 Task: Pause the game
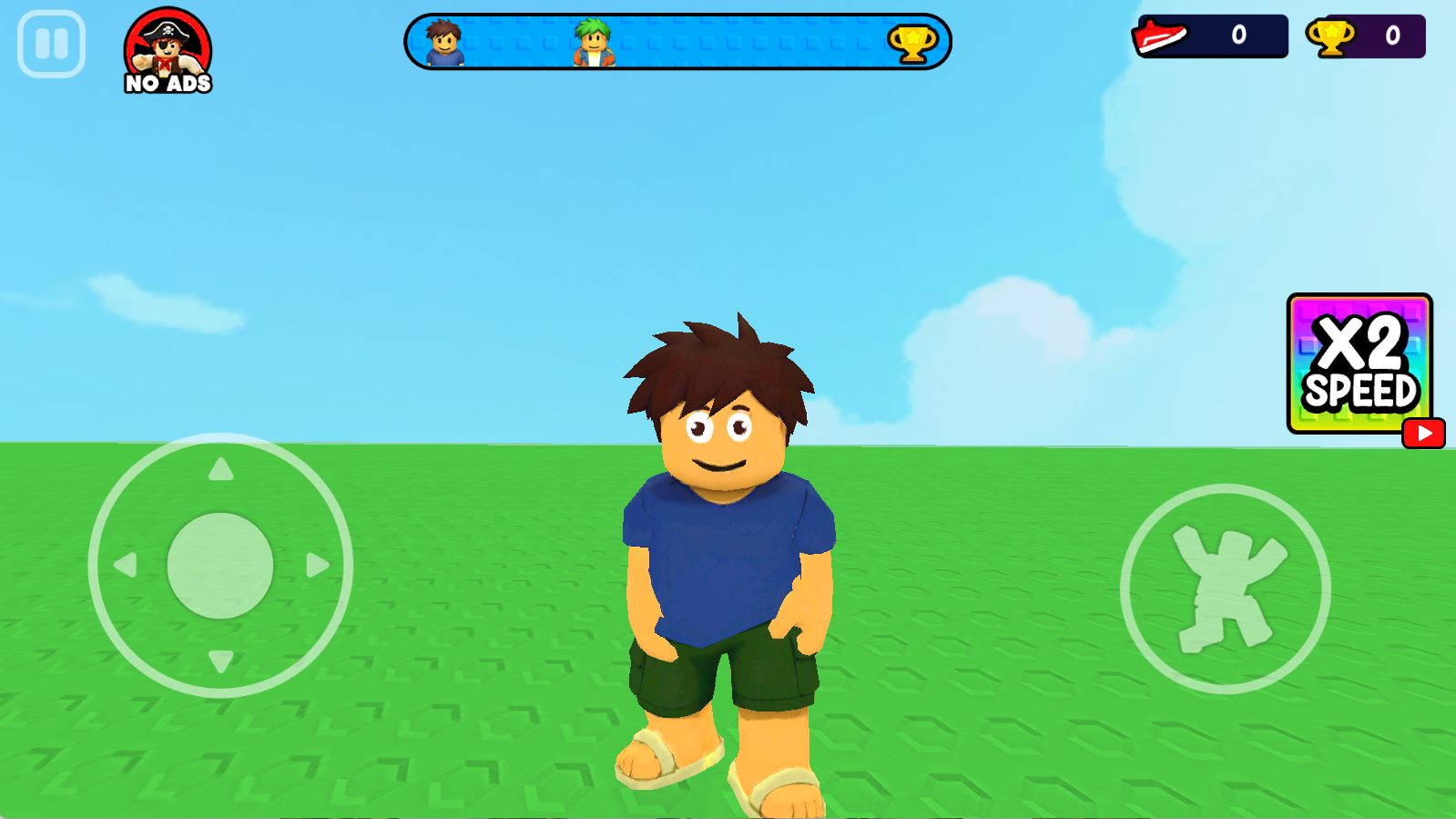pos(51,44)
